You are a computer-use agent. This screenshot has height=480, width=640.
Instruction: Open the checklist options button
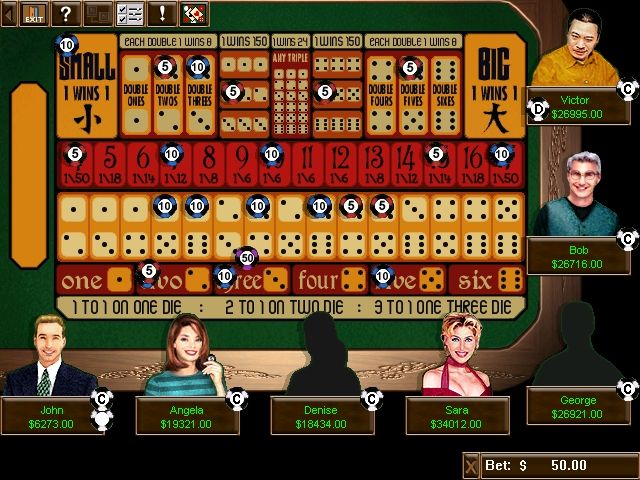130,13
